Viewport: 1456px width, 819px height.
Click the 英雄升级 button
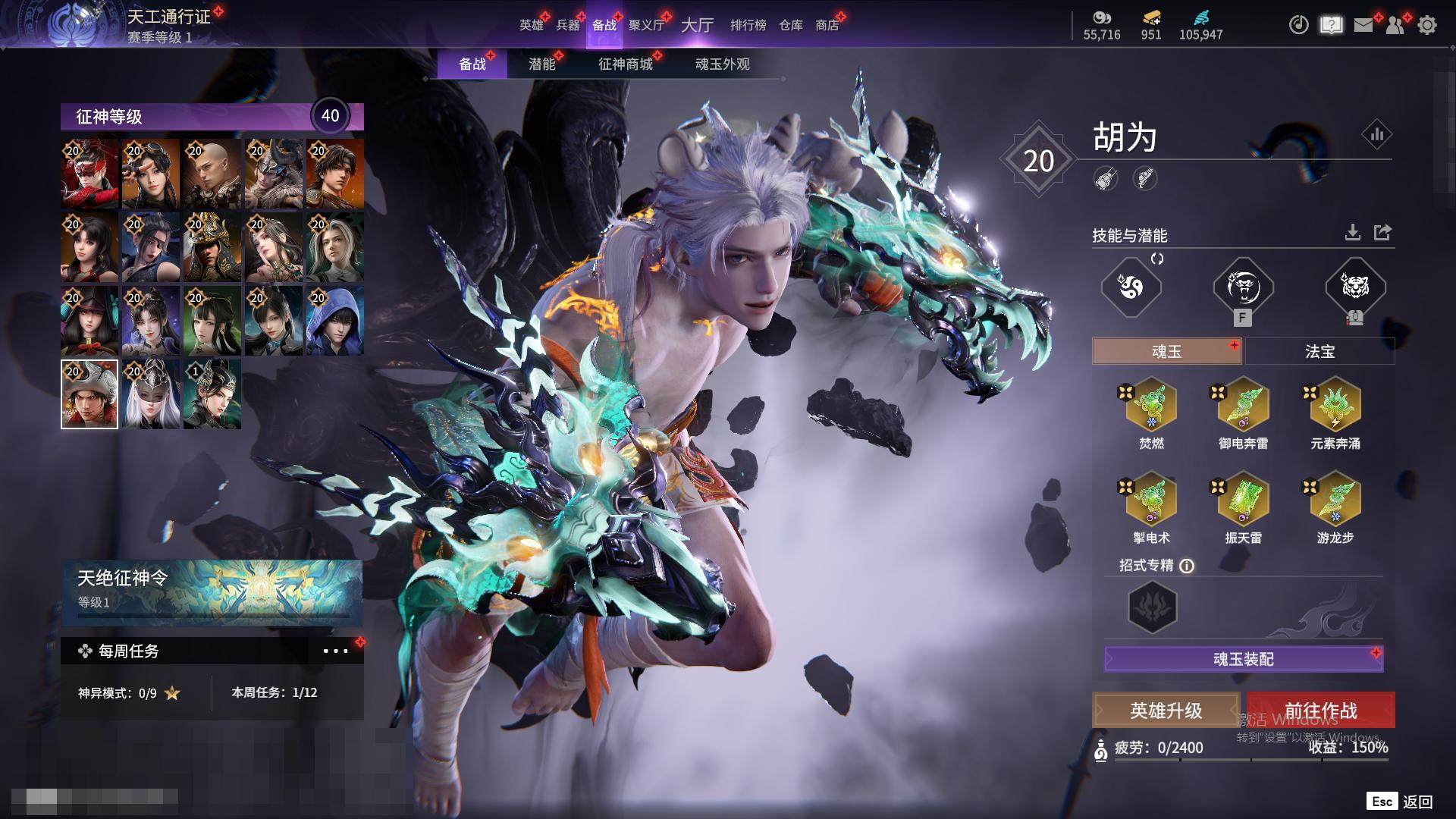1166,711
